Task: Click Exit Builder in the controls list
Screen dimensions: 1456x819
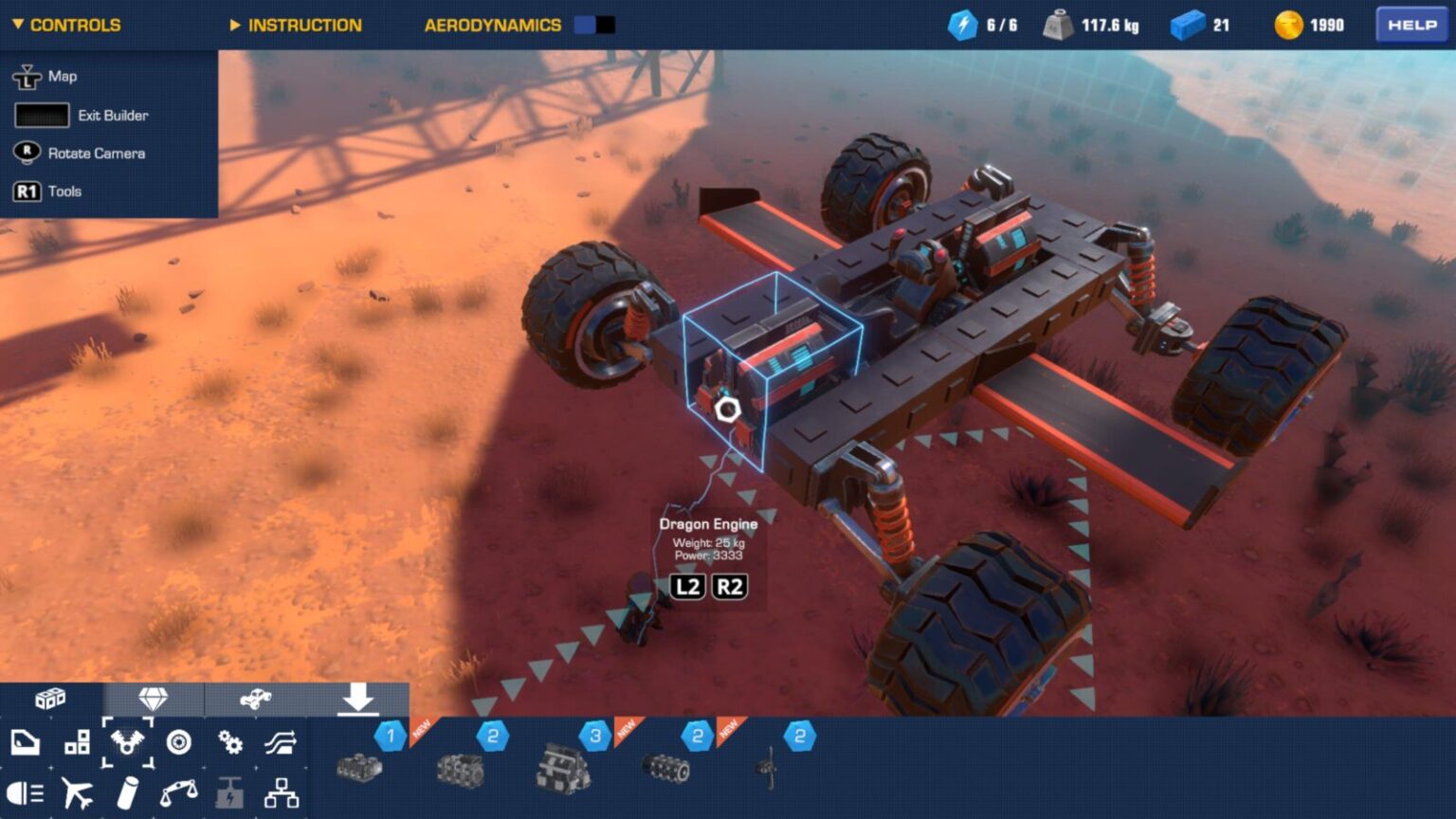Action: pyautogui.click(x=111, y=115)
